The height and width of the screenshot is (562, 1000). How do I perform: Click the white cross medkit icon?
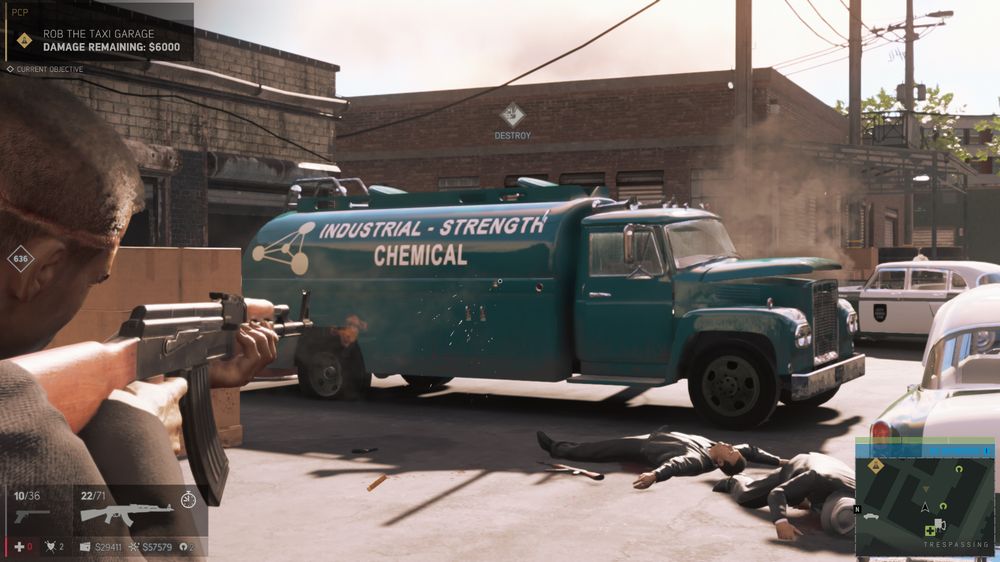coord(18,547)
